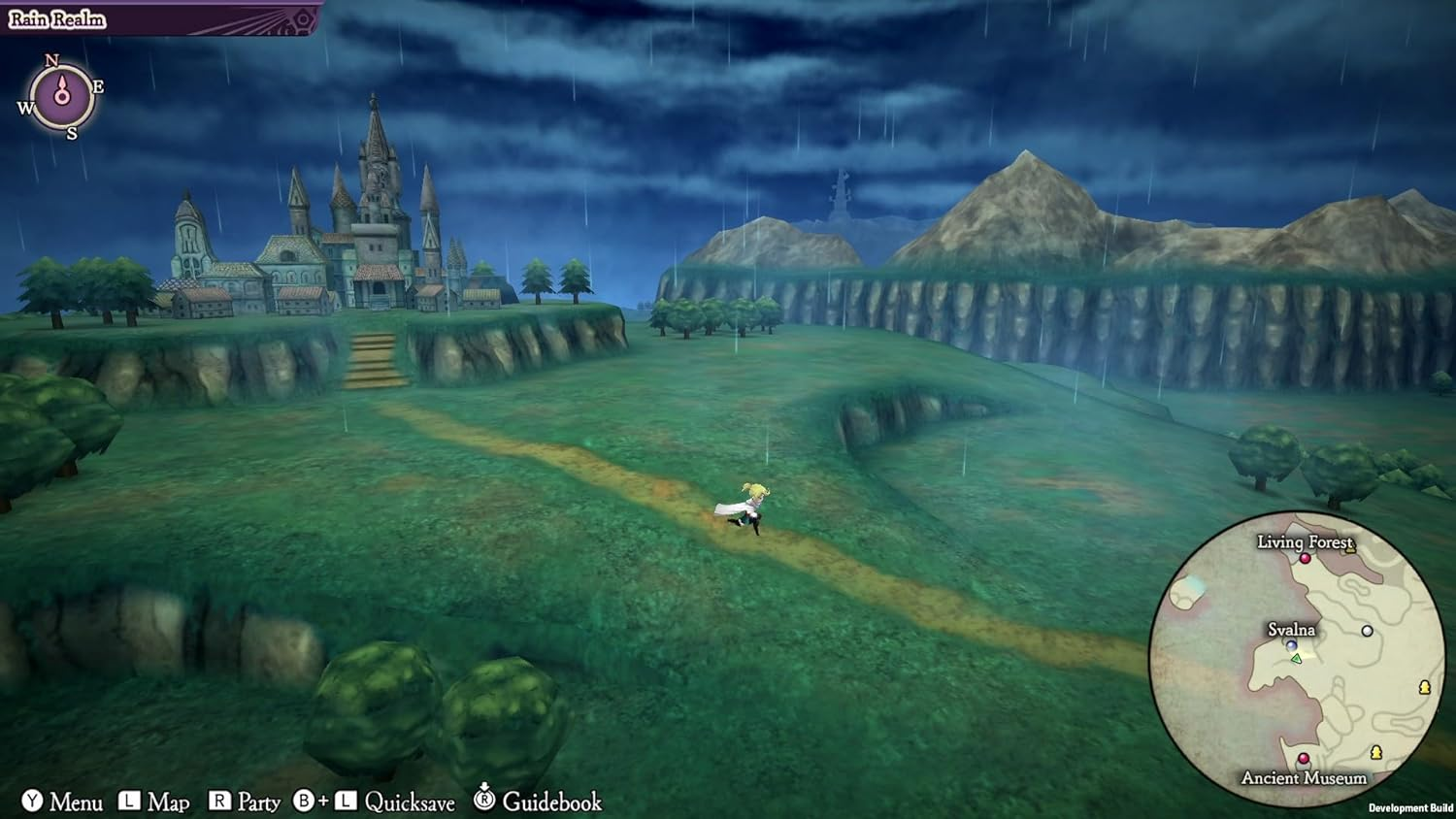The image size is (1456, 819).
Task: Click the Guidebook text label
Action: [x=553, y=803]
